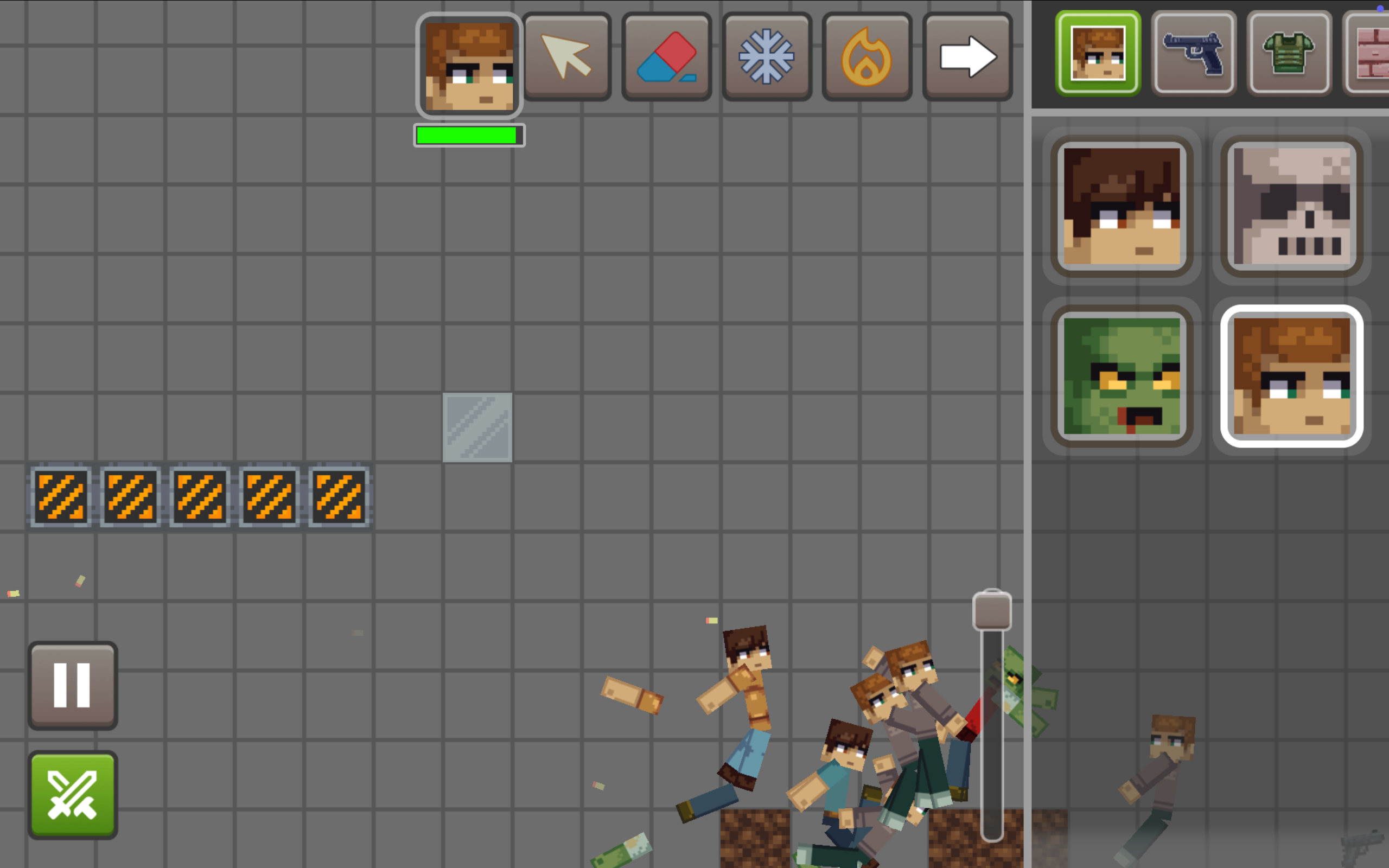The height and width of the screenshot is (868, 1389).
Task: Select the Steve character thumbnail
Action: tap(1122, 207)
